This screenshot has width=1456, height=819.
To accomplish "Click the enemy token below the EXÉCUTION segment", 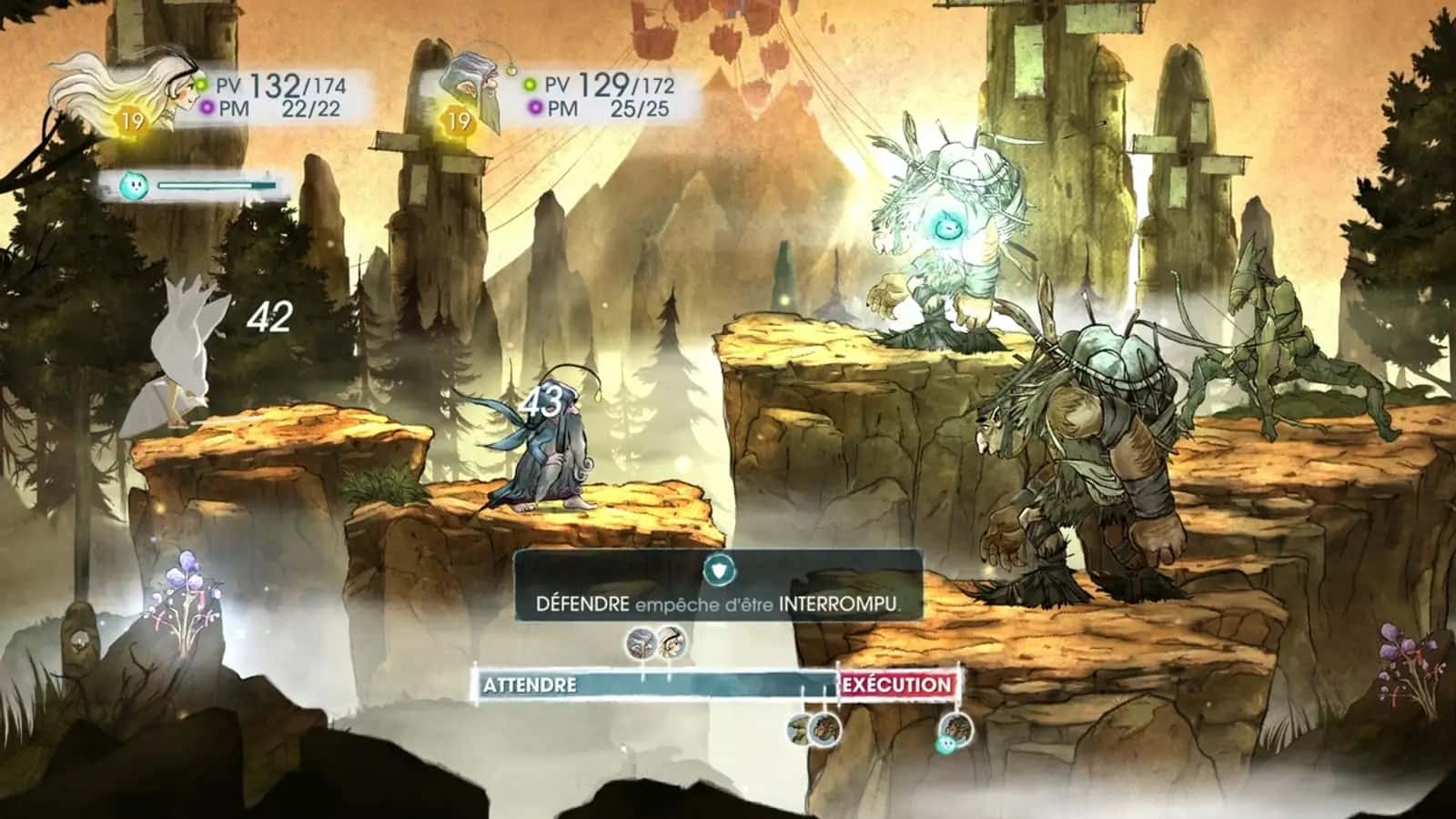I will coord(955,728).
